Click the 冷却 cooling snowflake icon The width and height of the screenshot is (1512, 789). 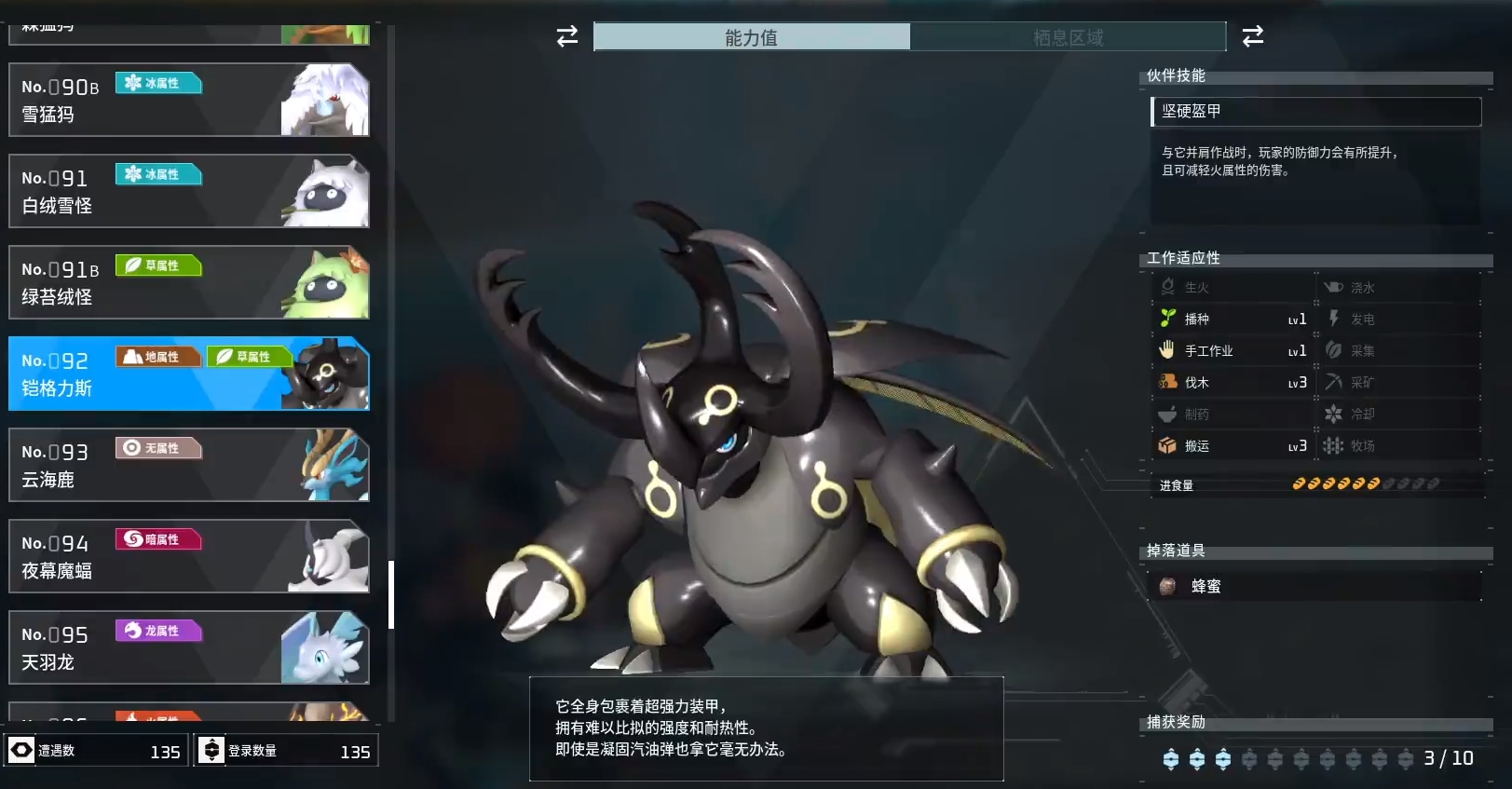[1333, 414]
